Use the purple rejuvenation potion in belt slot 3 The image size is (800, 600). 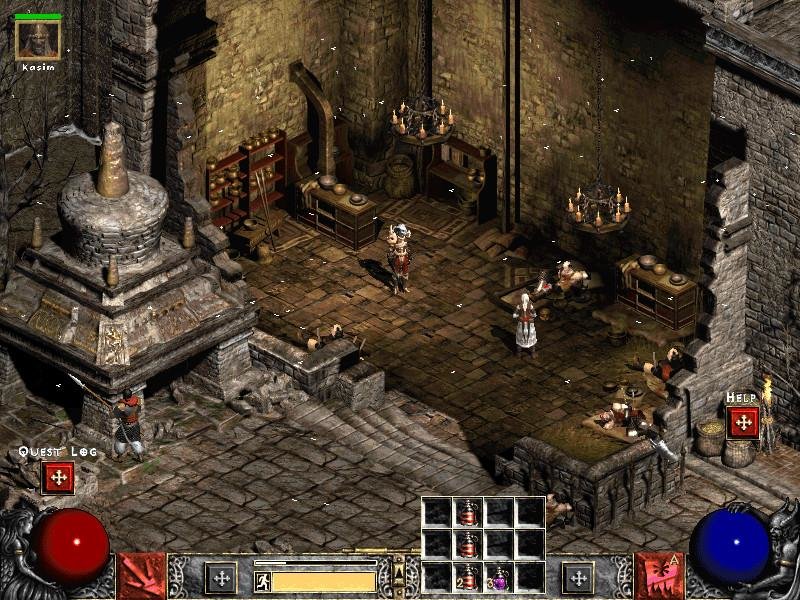(x=498, y=577)
